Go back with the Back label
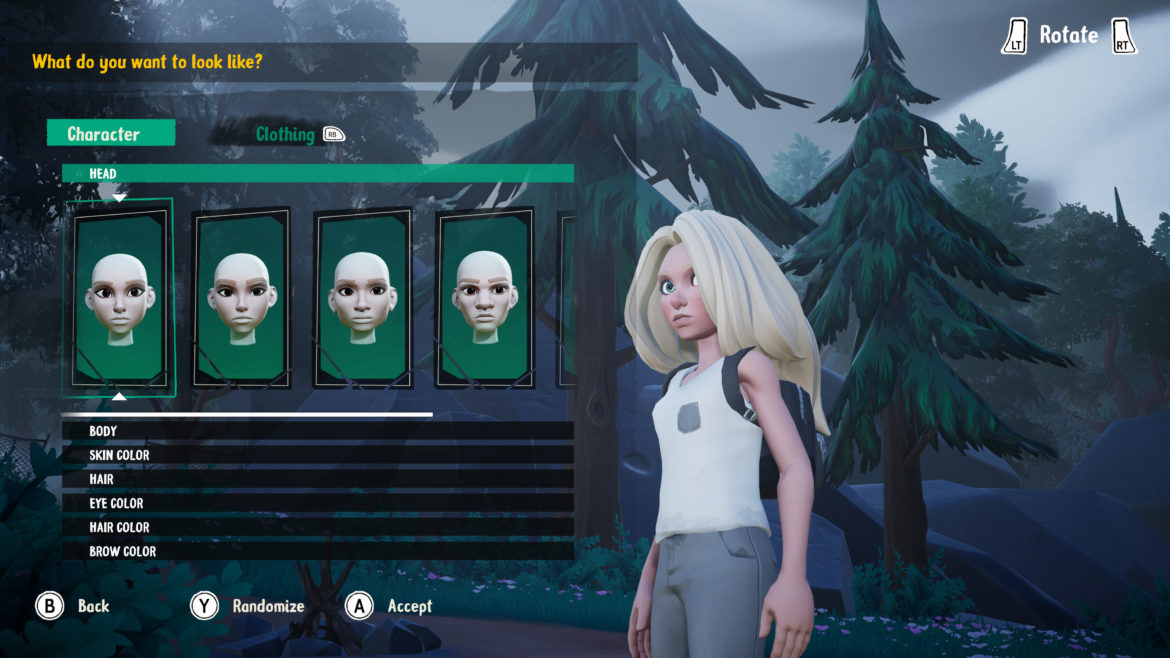Image resolution: width=1170 pixels, height=658 pixels. click(x=93, y=606)
